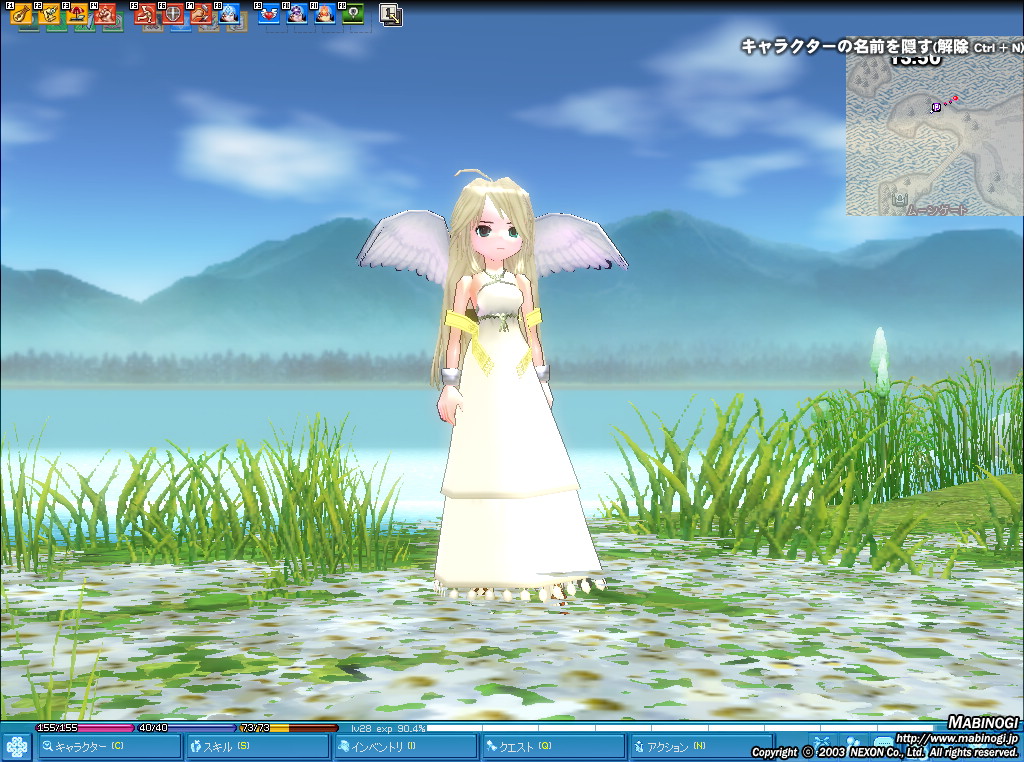The height and width of the screenshot is (762, 1024).
Task: Open the main menu flower button
Action: click(16, 747)
